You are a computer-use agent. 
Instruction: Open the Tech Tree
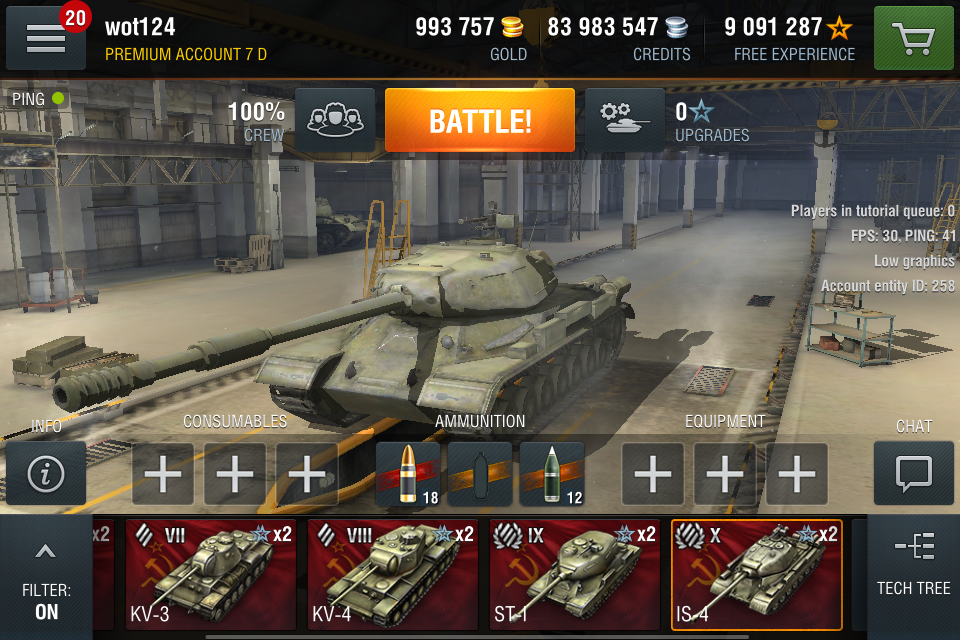(913, 563)
